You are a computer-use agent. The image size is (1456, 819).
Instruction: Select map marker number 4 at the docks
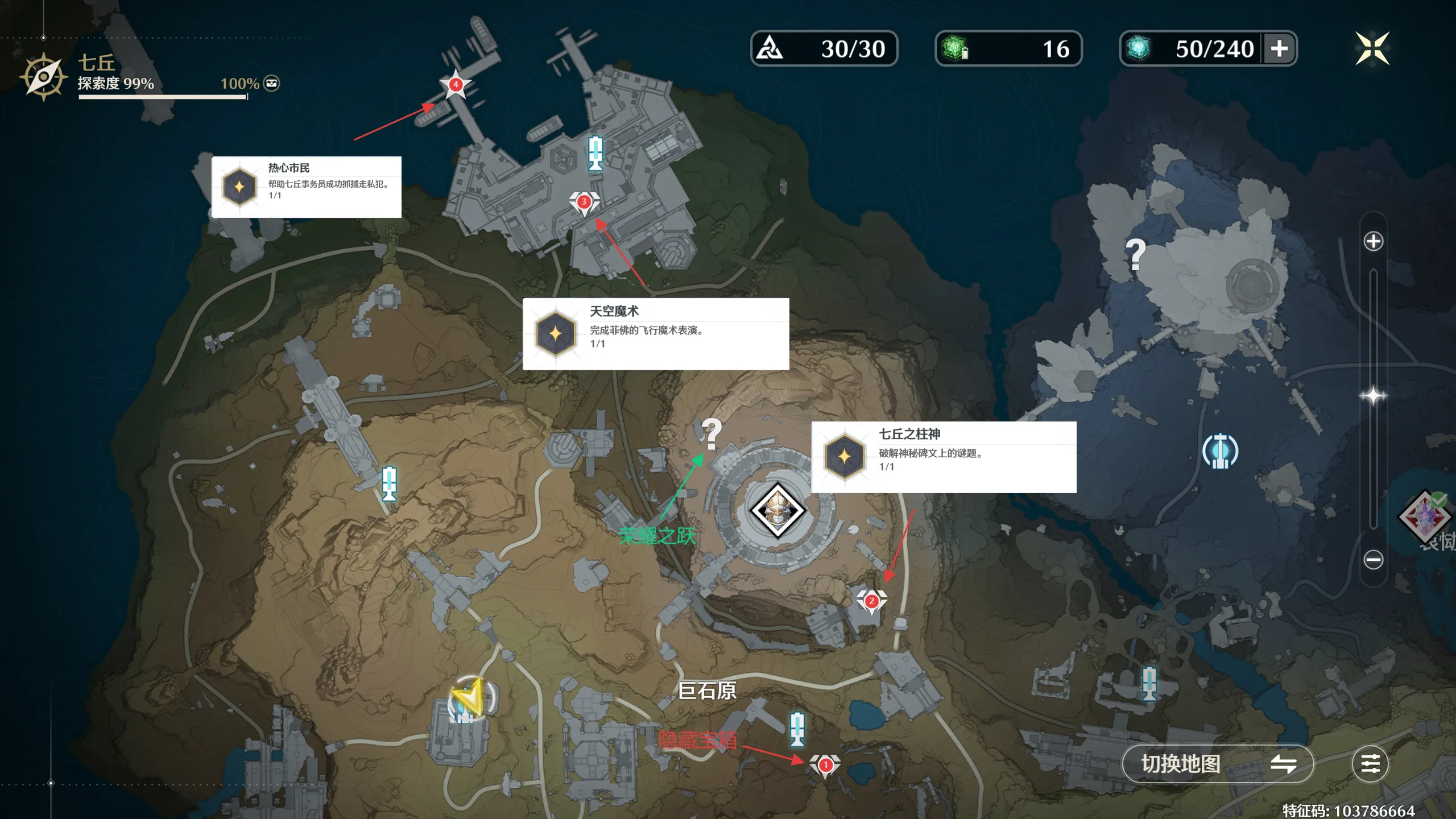pos(456,85)
